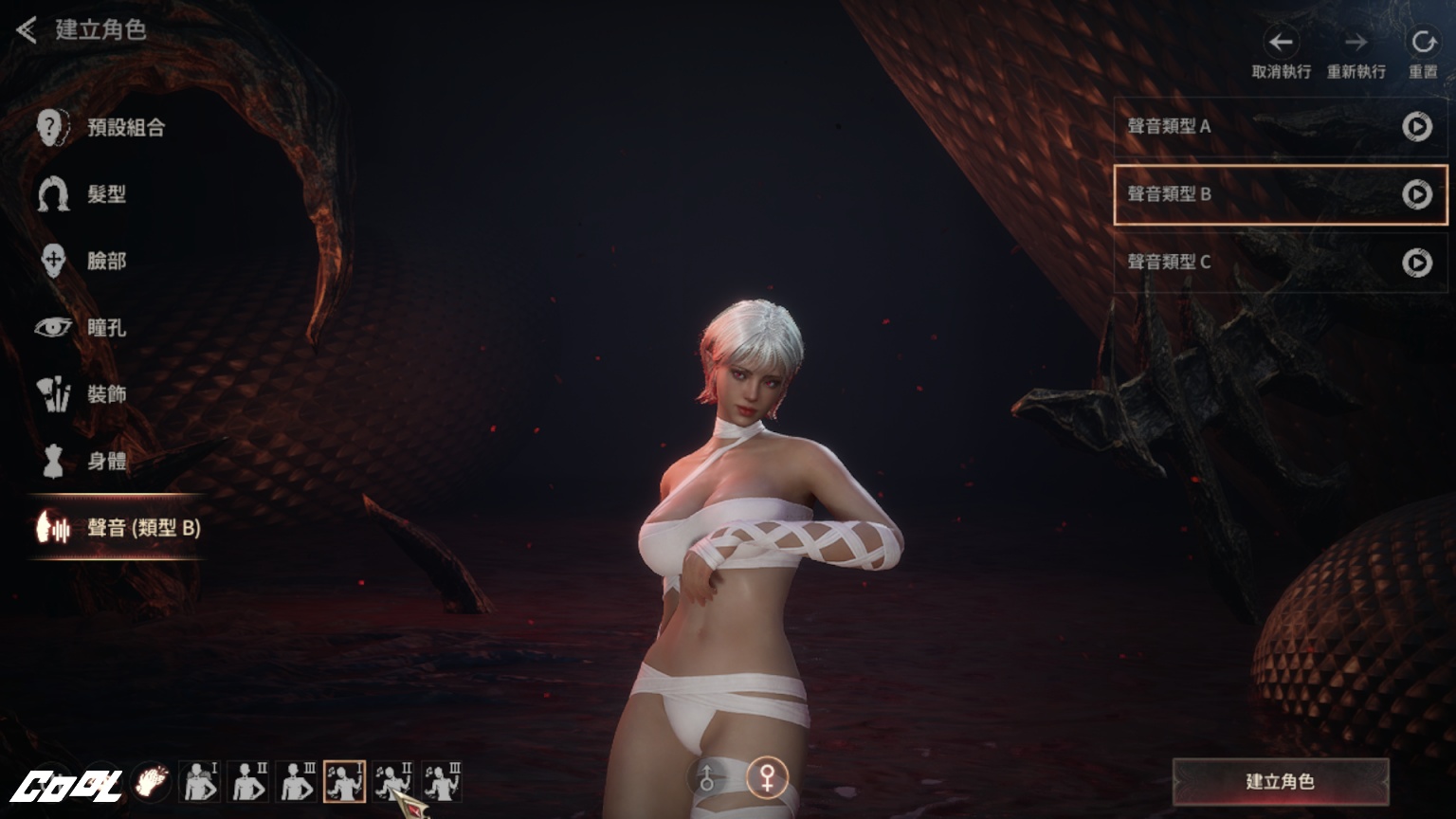Go back from the 建立角色 screen
This screenshot has height=819, width=1456.
[x=27, y=30]
